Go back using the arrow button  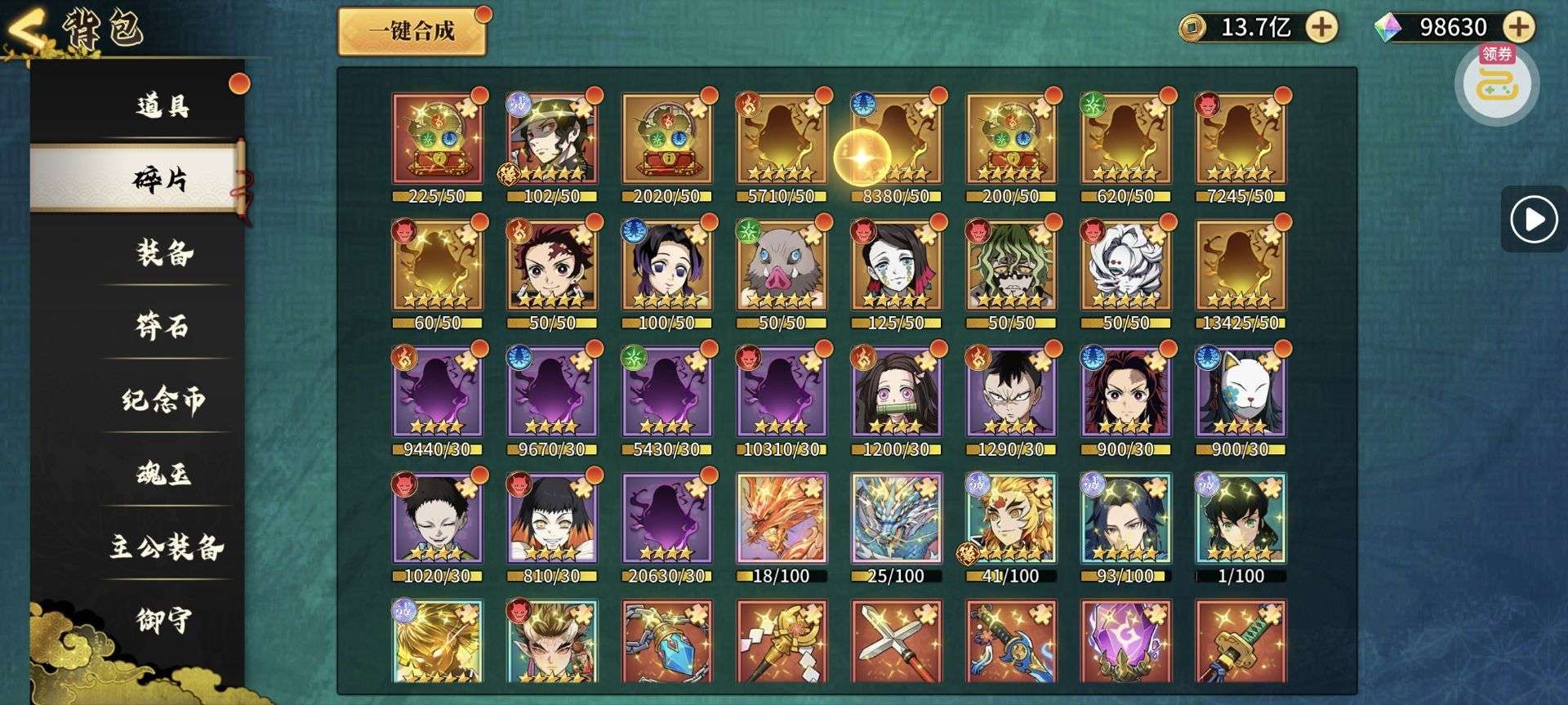tap(26, 33)
